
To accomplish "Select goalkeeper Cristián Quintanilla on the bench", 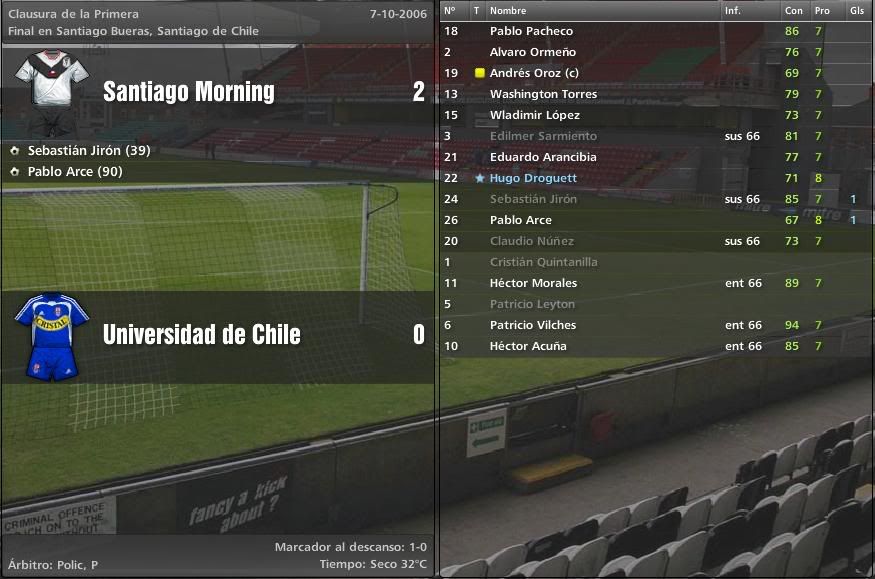I will tap(543, 262).
